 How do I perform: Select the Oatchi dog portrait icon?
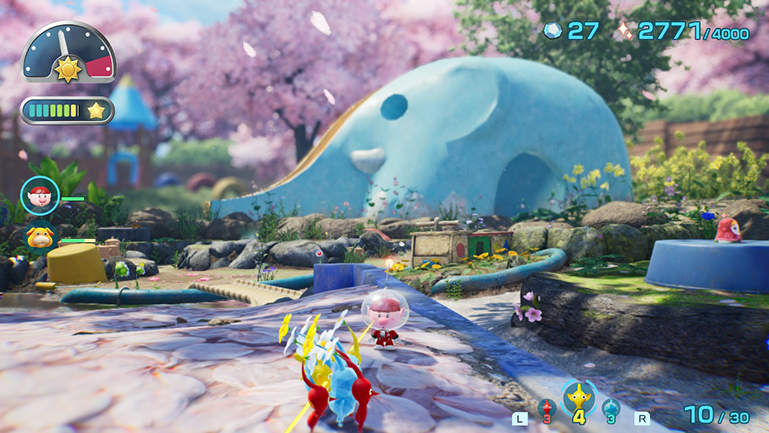pos(40,237)
